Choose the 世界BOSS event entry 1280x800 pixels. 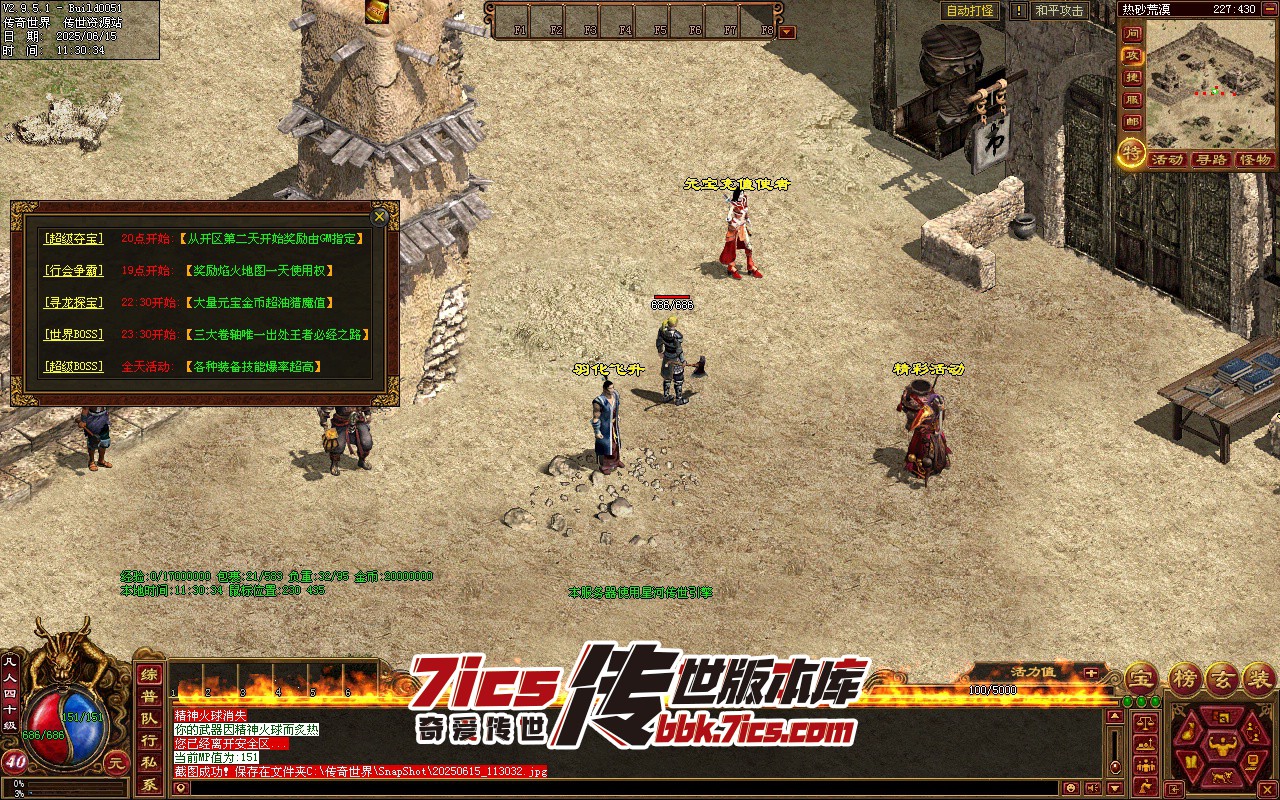72,335
